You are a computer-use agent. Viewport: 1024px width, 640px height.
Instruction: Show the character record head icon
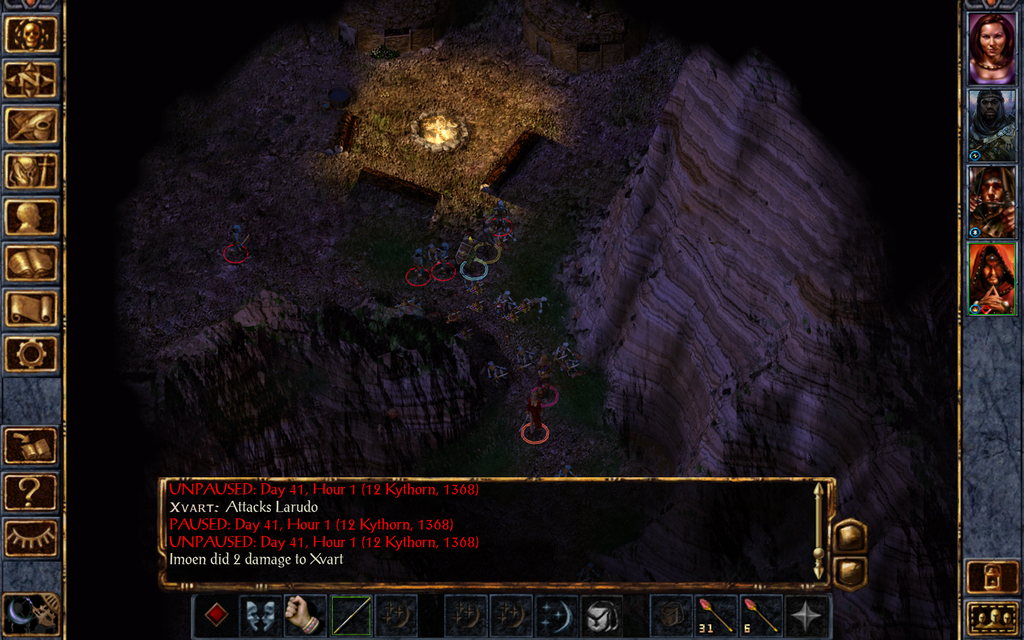tap(30, 217)
